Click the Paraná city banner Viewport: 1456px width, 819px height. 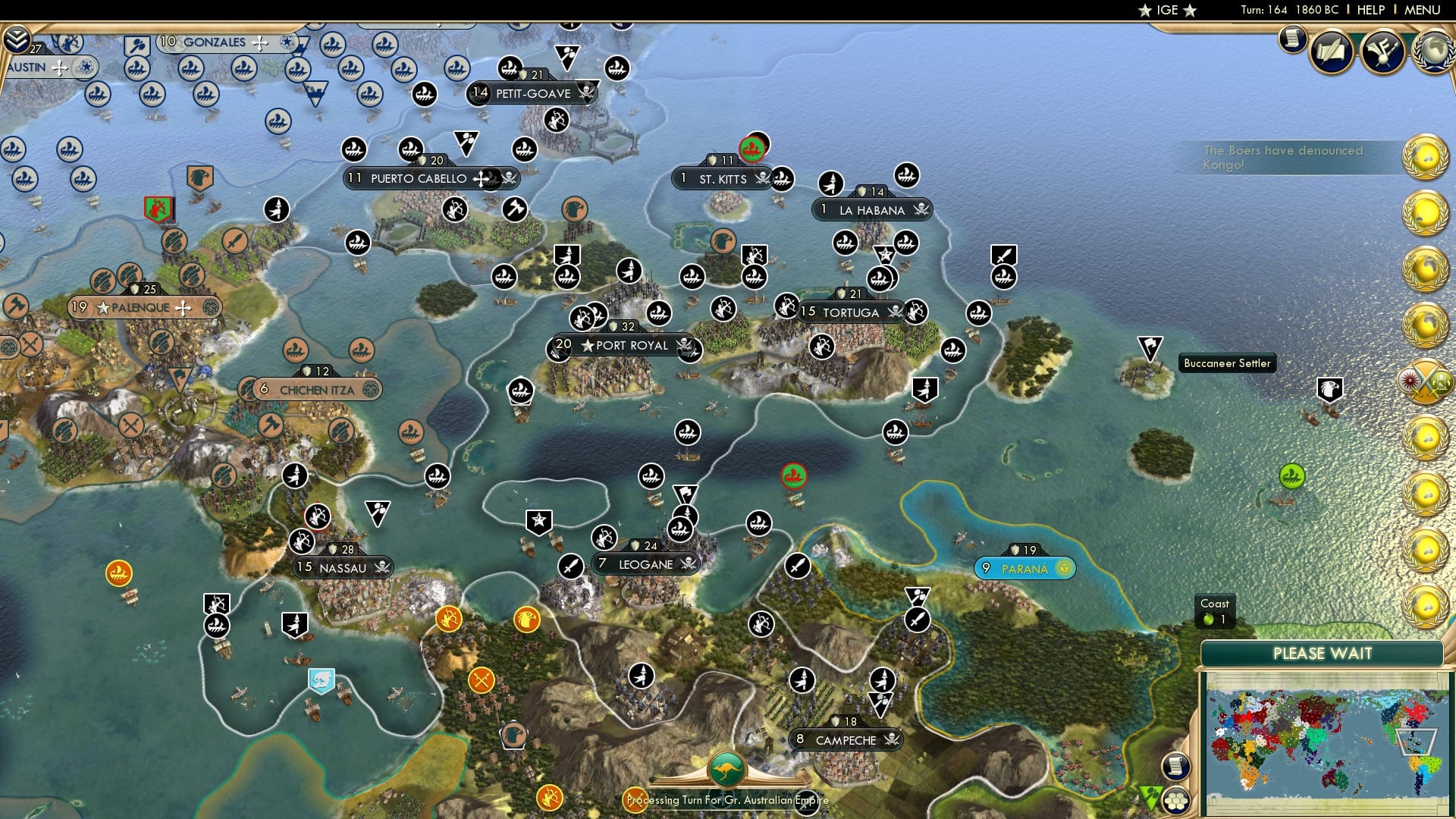pyautogui.click(x=1024, y=566)
